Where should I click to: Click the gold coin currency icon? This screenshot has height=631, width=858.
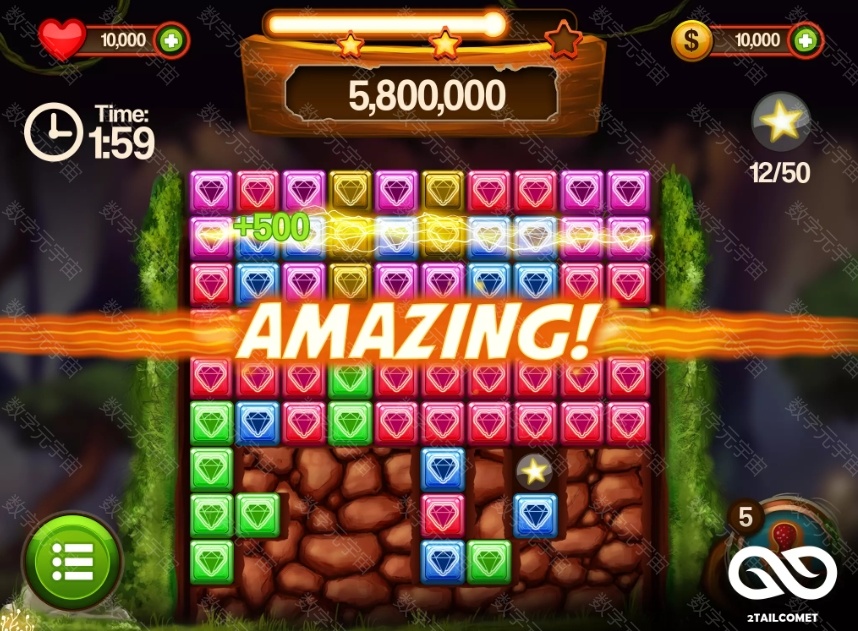coord(698,41)
